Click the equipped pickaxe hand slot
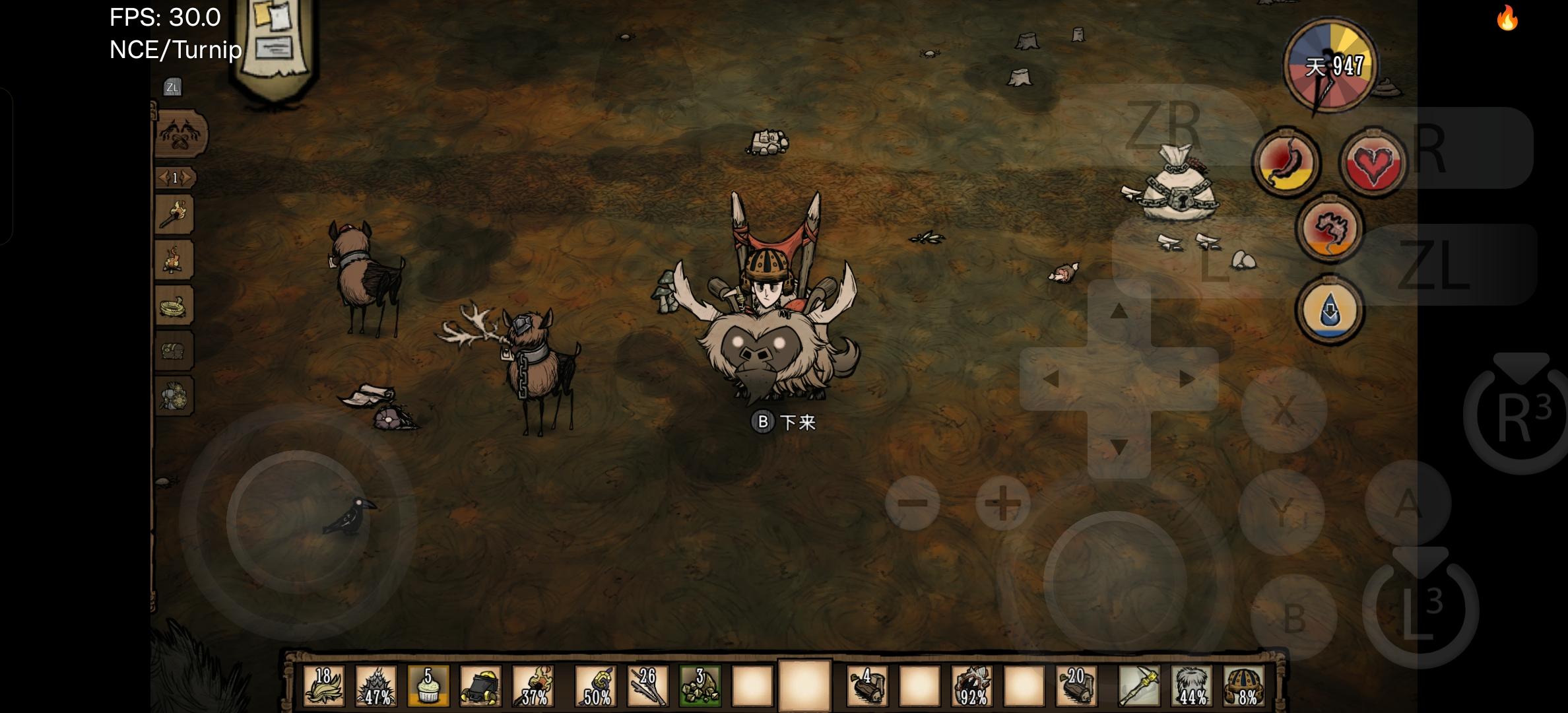1568x713 pixels. [x=1139, y=686]
